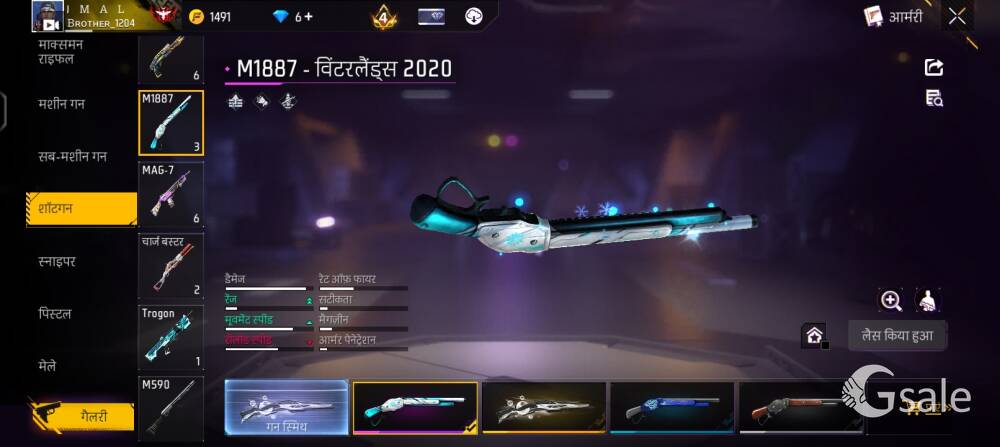This screenshot has height=447, width=1000.
Task: Switch to the सब-मशीन गन category
Action: (72, 157)
